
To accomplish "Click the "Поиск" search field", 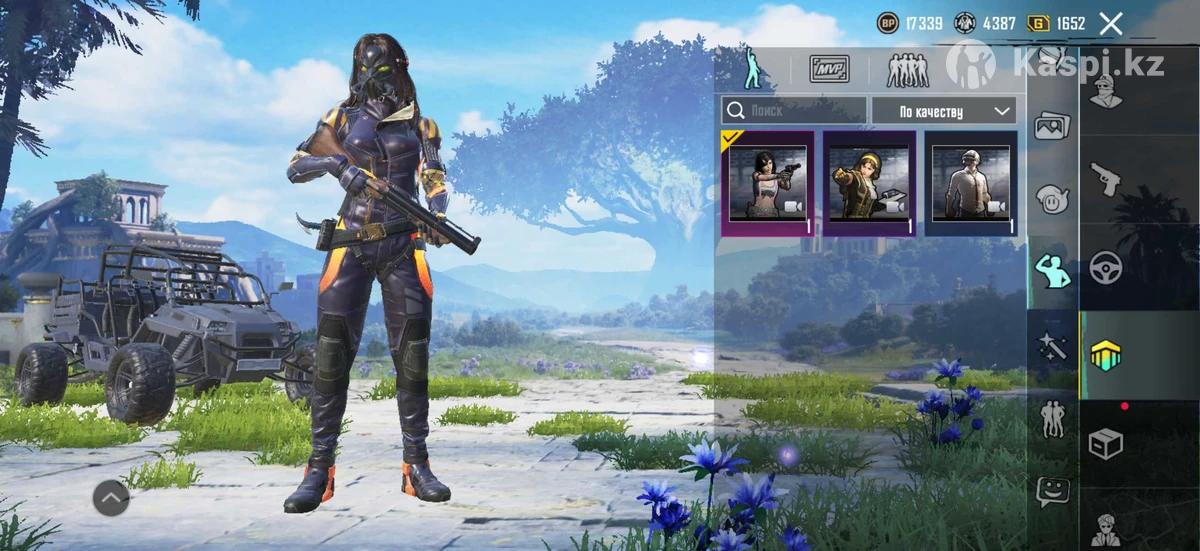I will [x=794, y=111].
